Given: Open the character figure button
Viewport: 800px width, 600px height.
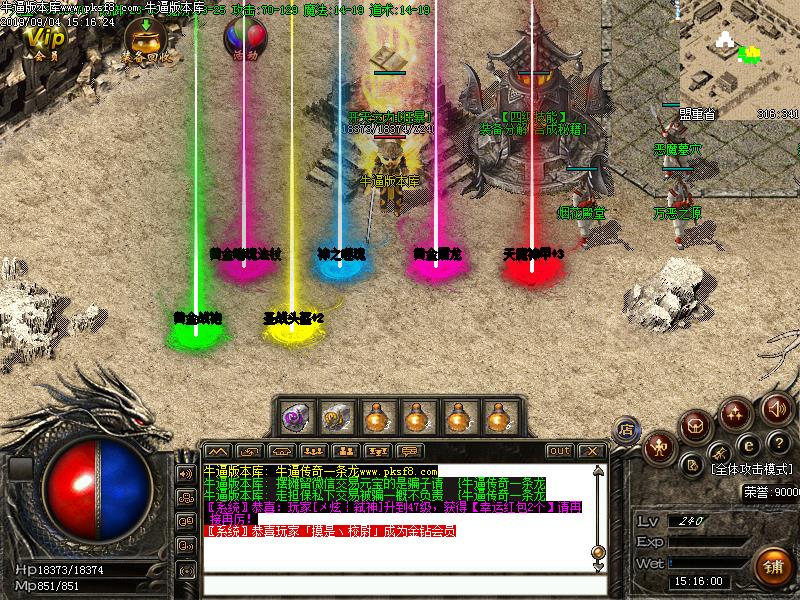Looking at the screenshot, I should point(659,449).
